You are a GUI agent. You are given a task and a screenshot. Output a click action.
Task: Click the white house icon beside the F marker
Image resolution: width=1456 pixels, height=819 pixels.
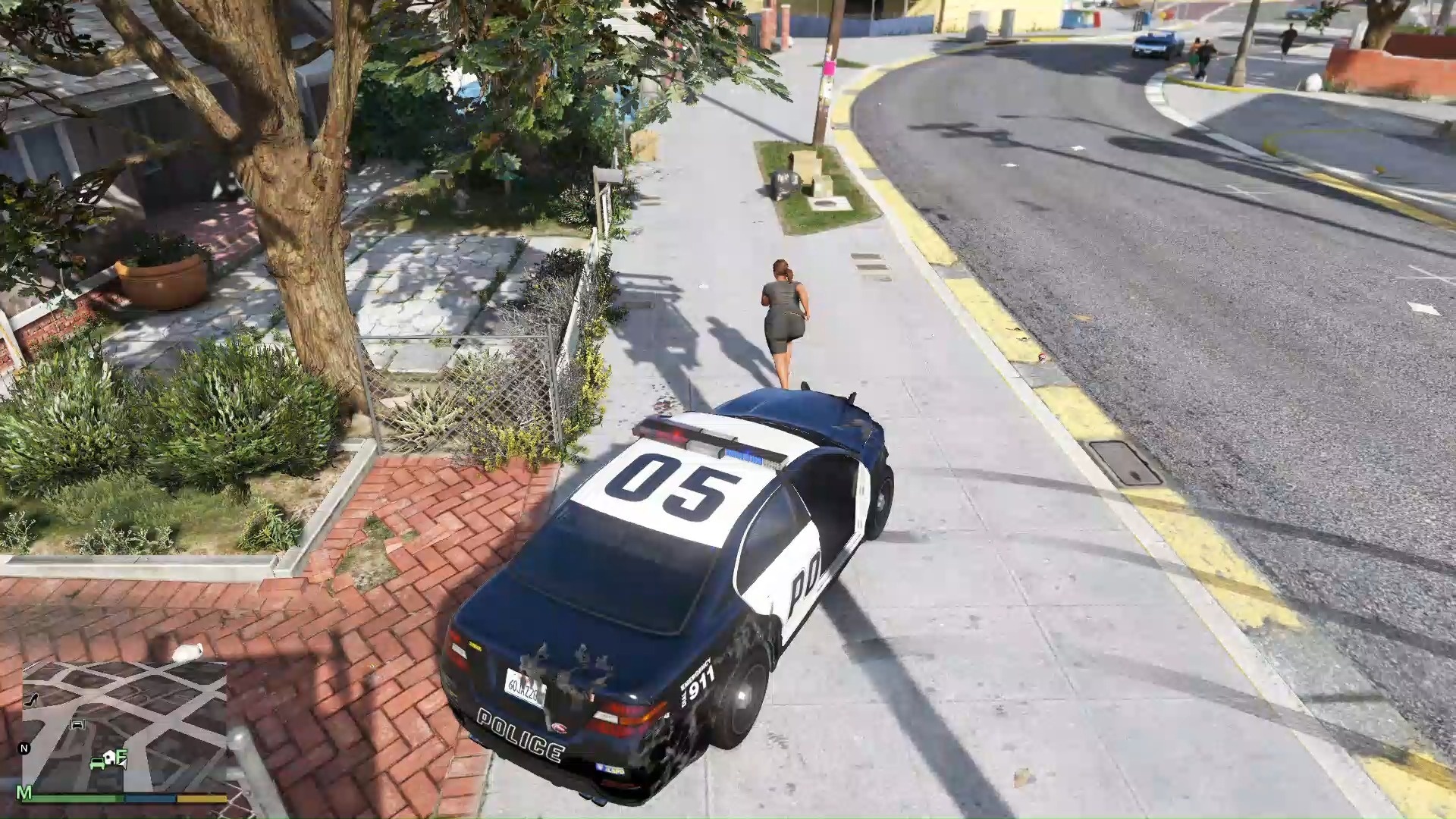point(110,757)
